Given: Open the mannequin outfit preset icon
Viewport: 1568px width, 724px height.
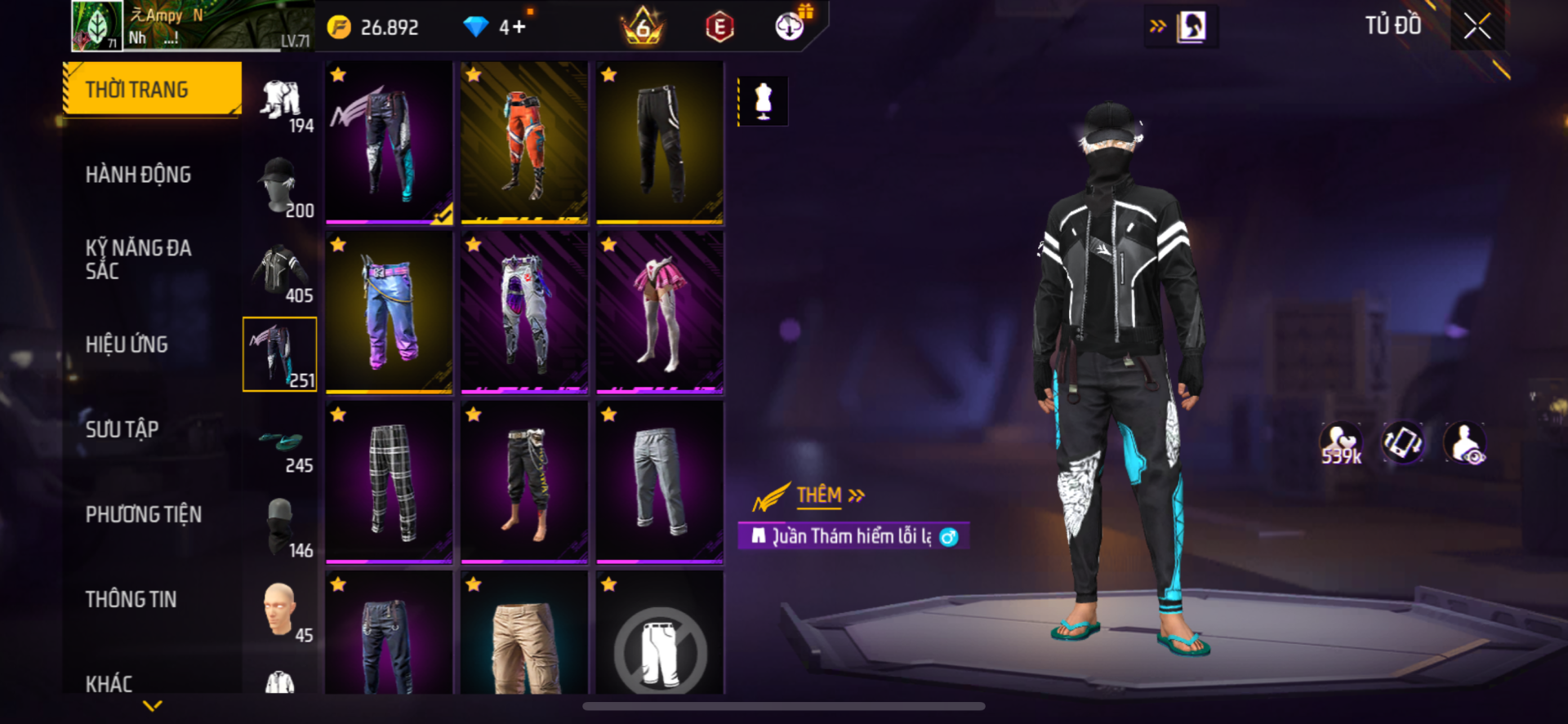Looking at the screenshot, I should [763, 101].
